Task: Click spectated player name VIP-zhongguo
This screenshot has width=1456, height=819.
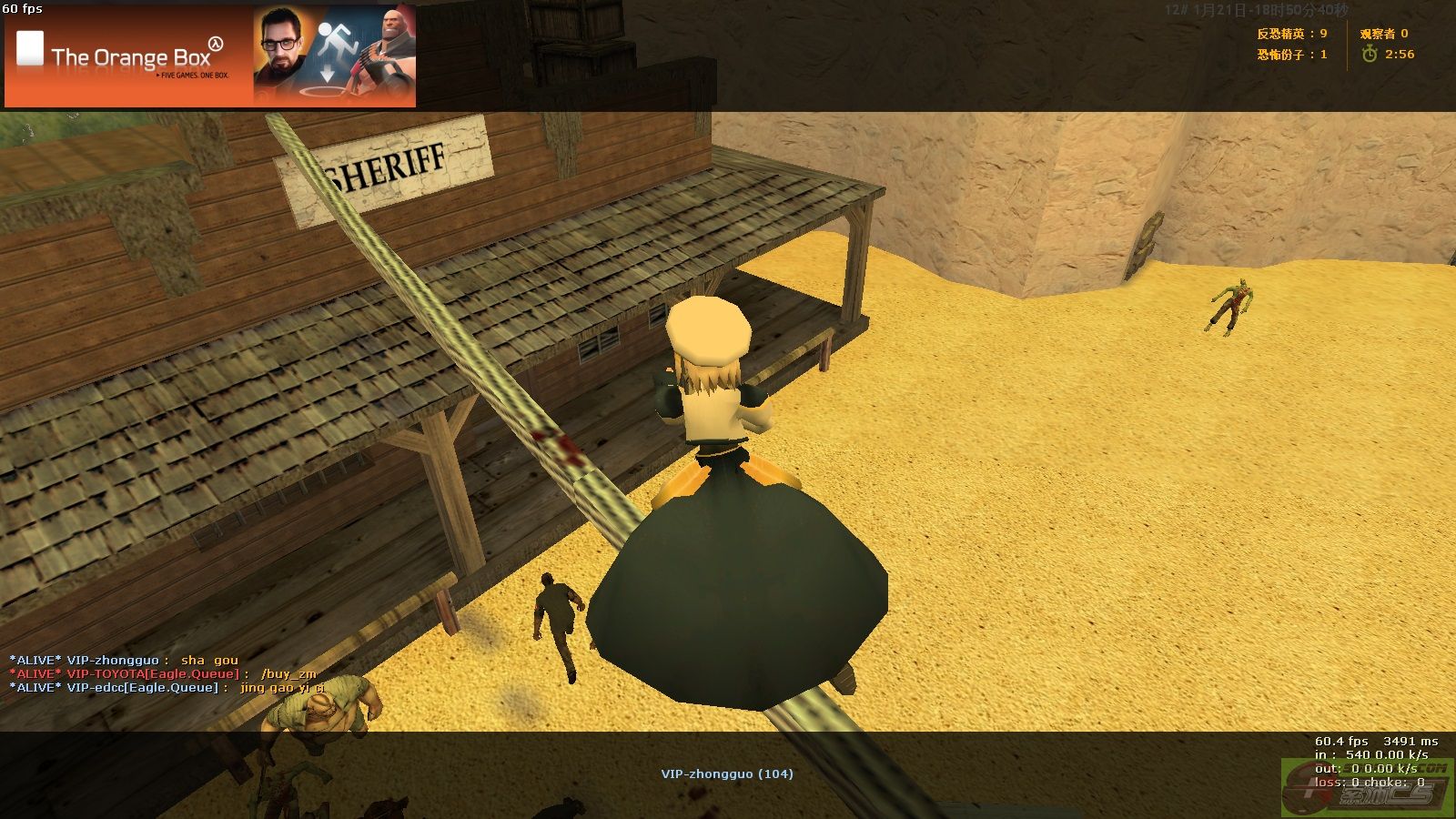Action: click(726, 773)
